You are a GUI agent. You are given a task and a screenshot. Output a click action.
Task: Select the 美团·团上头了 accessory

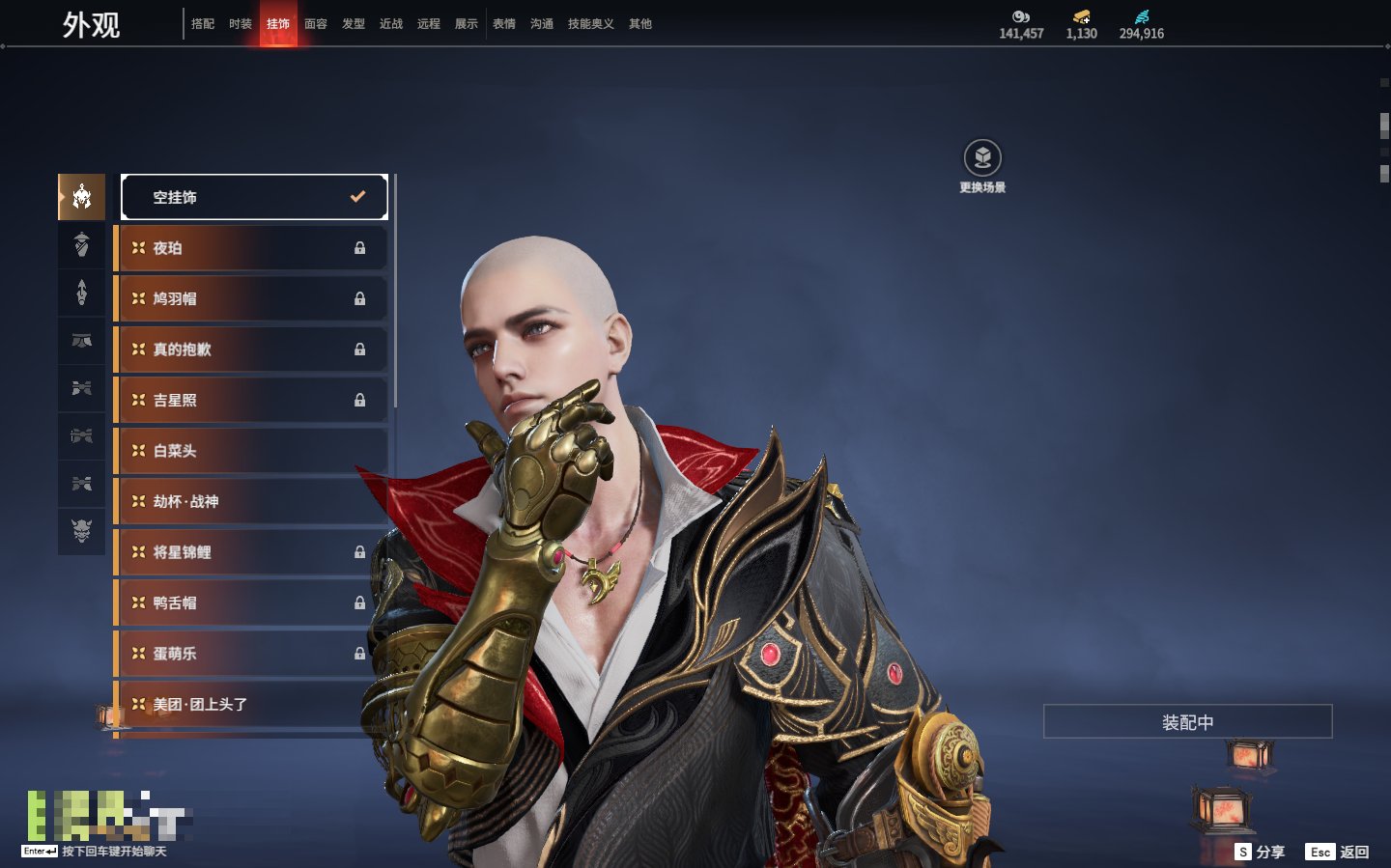(252, 705)
